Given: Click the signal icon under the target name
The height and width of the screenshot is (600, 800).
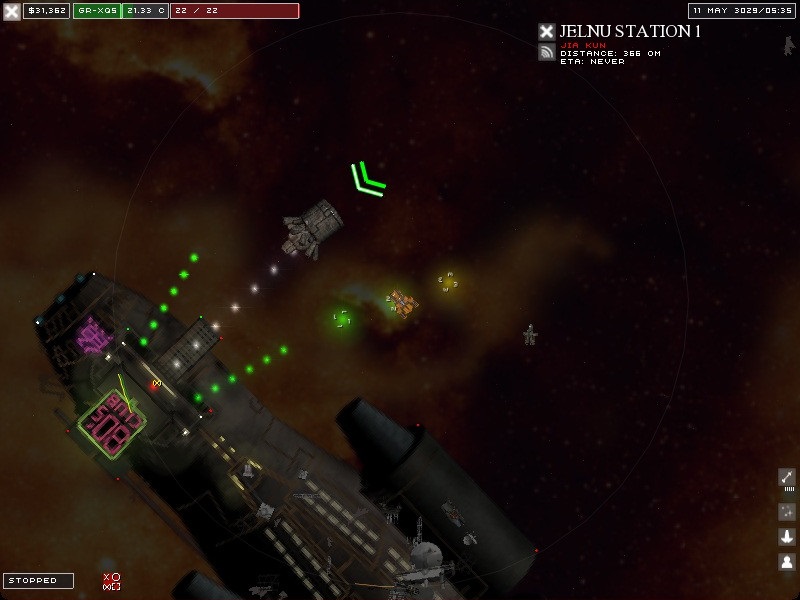Looking at the screenshot, I should click(546, 53).
